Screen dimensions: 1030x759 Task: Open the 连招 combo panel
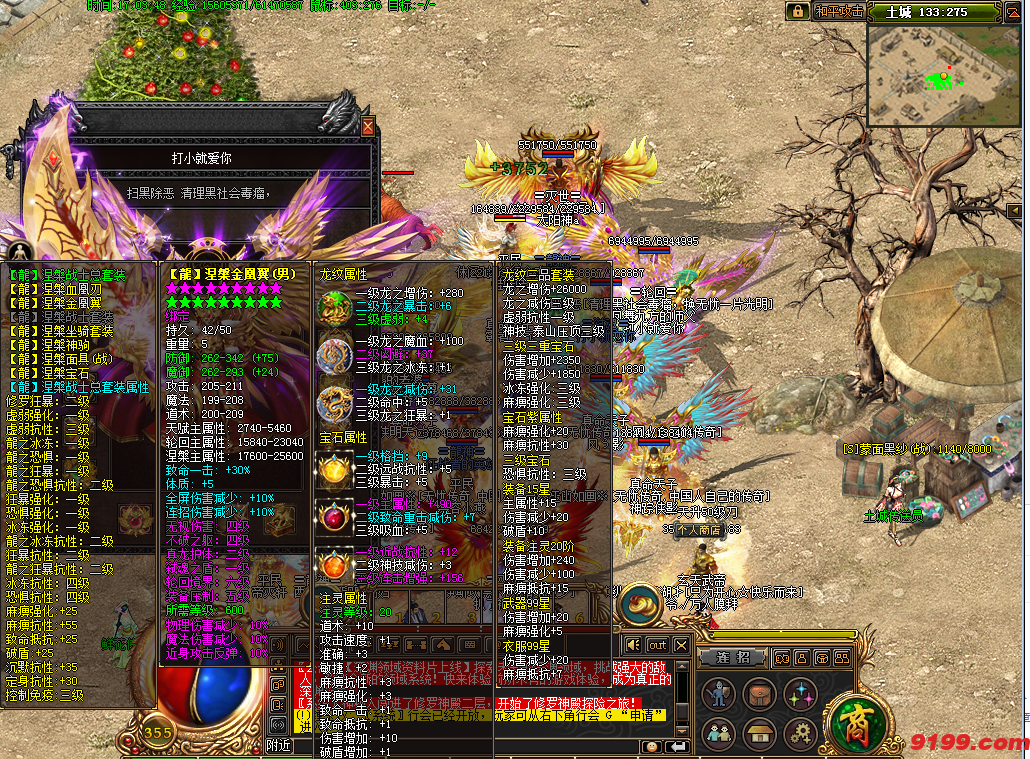click(733, 658)
